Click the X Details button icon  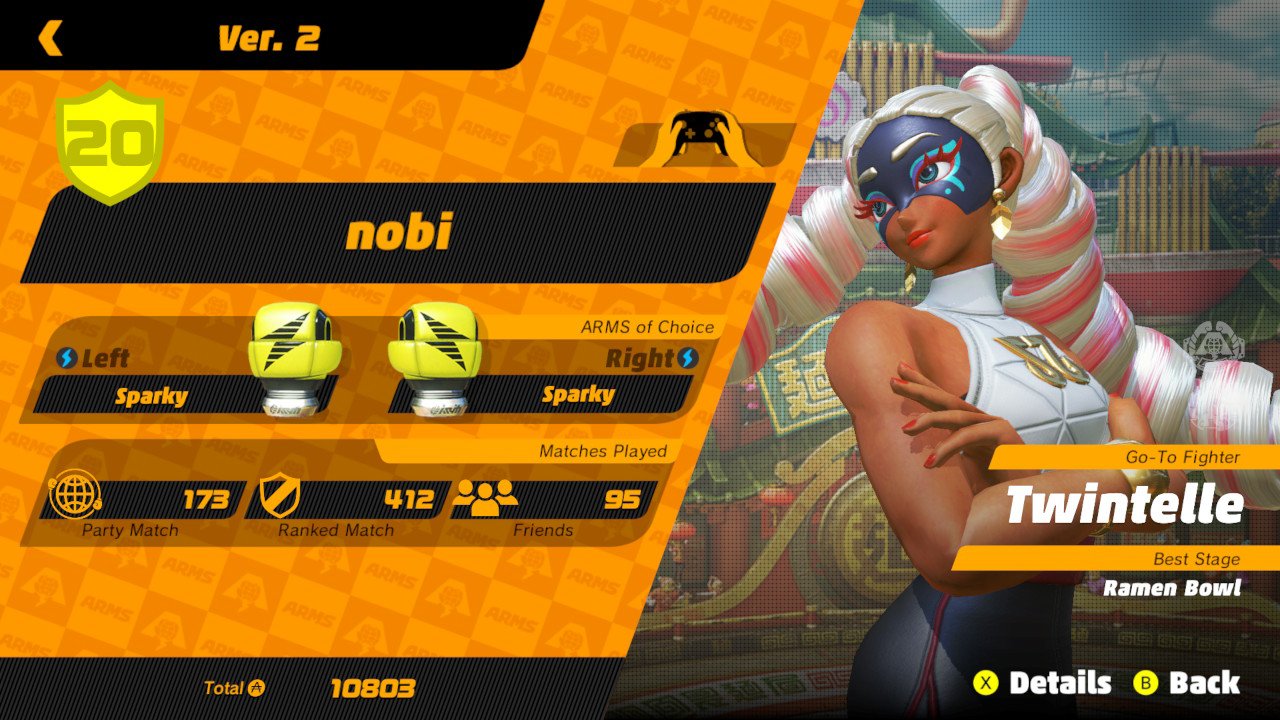tap(987, 684)
